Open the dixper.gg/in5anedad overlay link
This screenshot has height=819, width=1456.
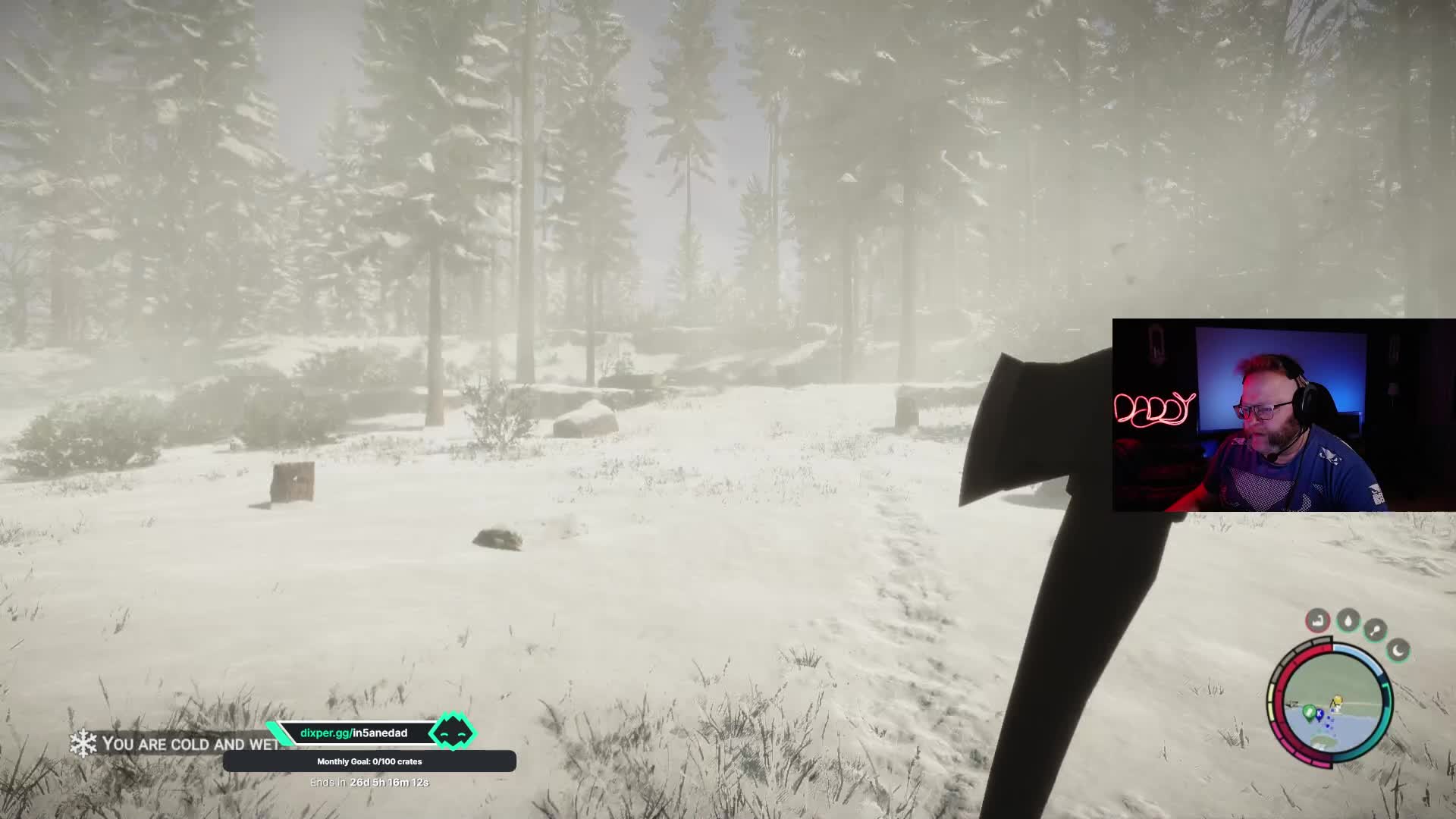(353, 733)
